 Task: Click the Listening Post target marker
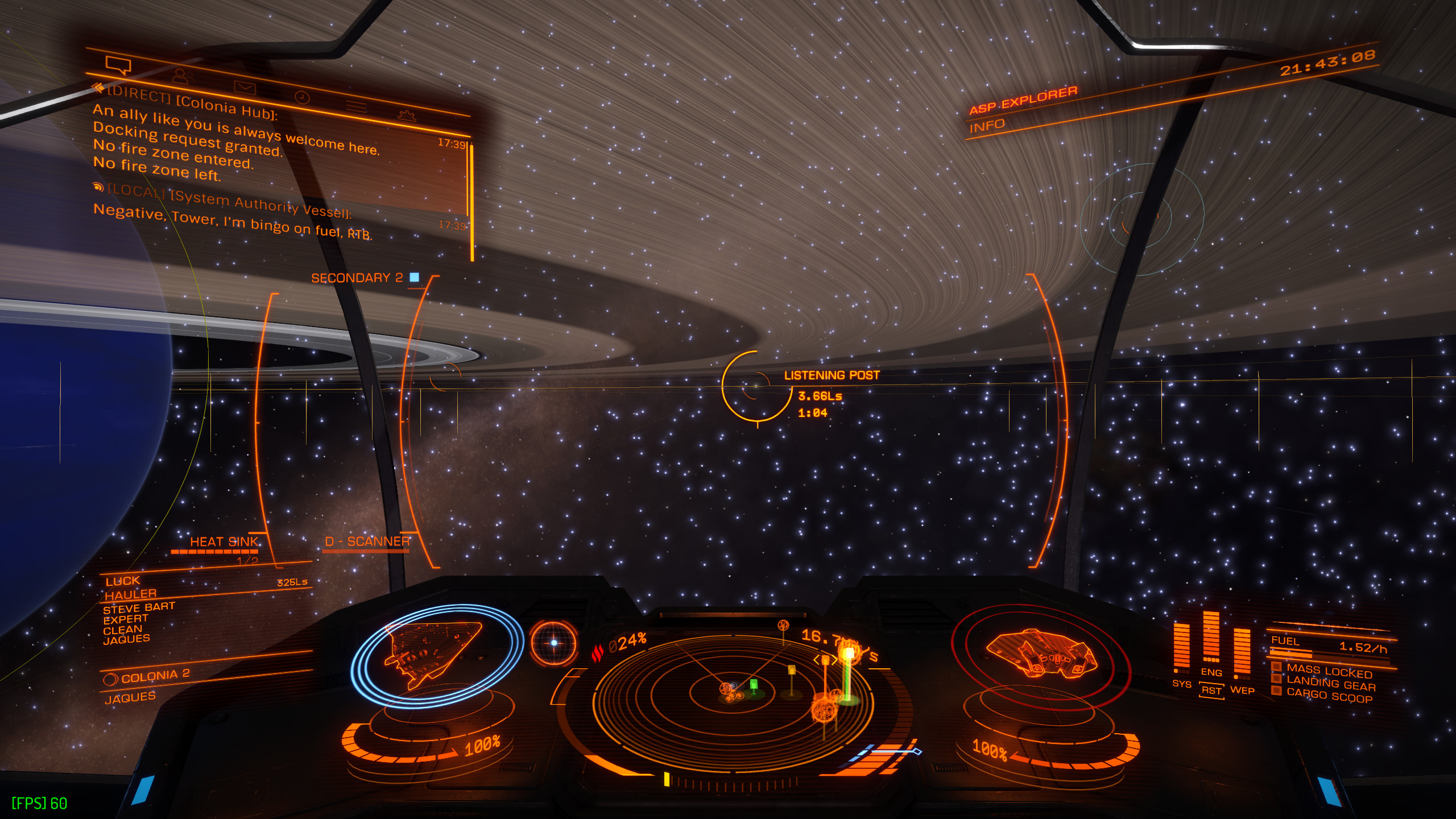[757, 387]
